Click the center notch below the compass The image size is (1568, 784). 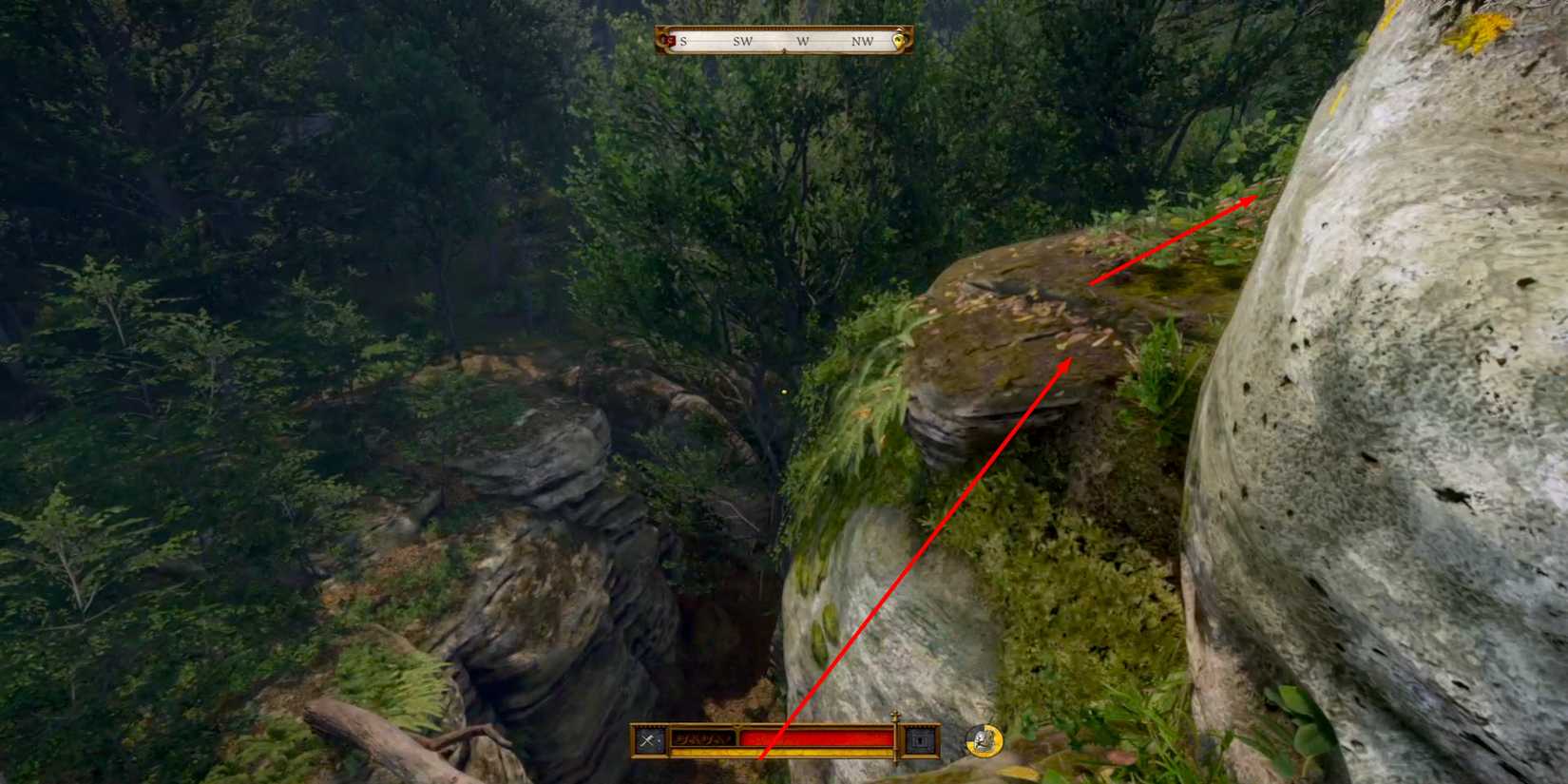(784, 49)
